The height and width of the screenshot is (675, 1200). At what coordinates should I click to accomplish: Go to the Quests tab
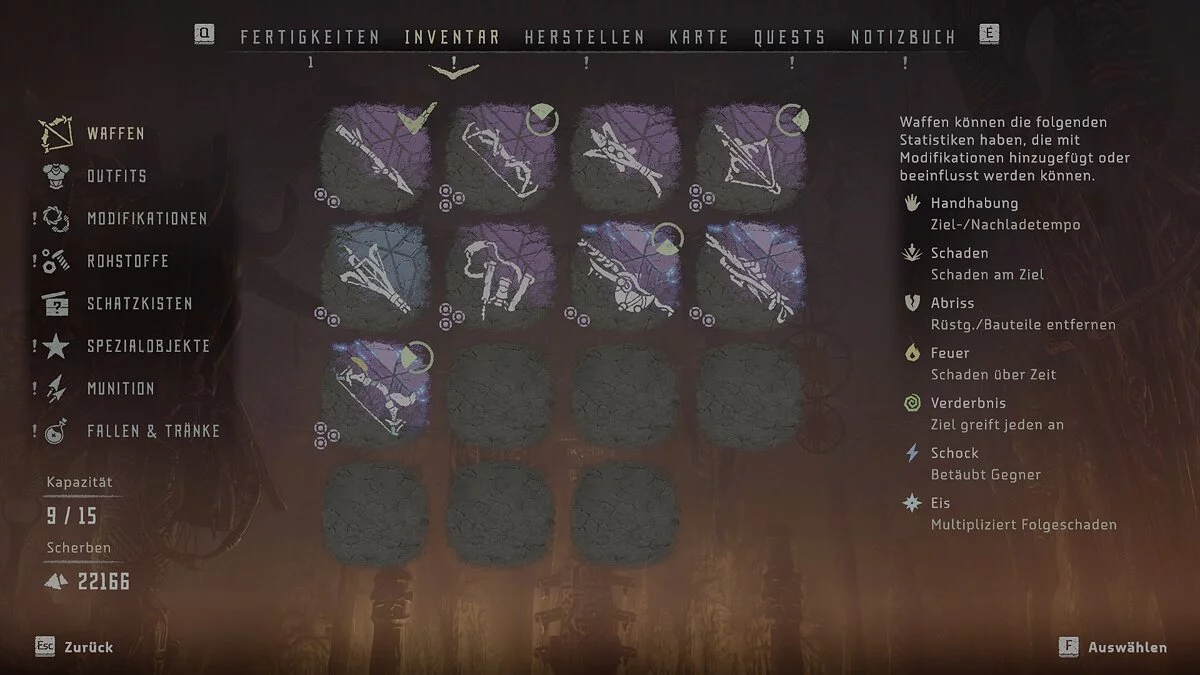coord(790,38)
